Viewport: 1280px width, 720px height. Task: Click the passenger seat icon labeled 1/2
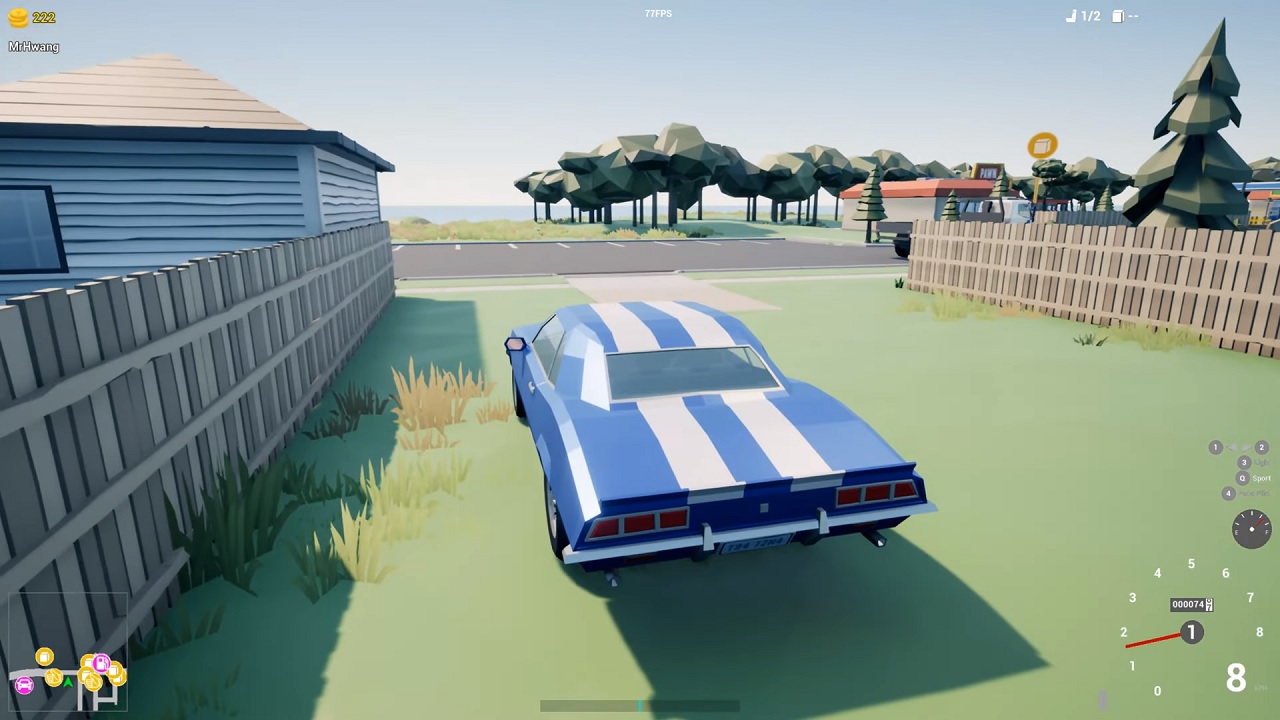click(1080, 16)
